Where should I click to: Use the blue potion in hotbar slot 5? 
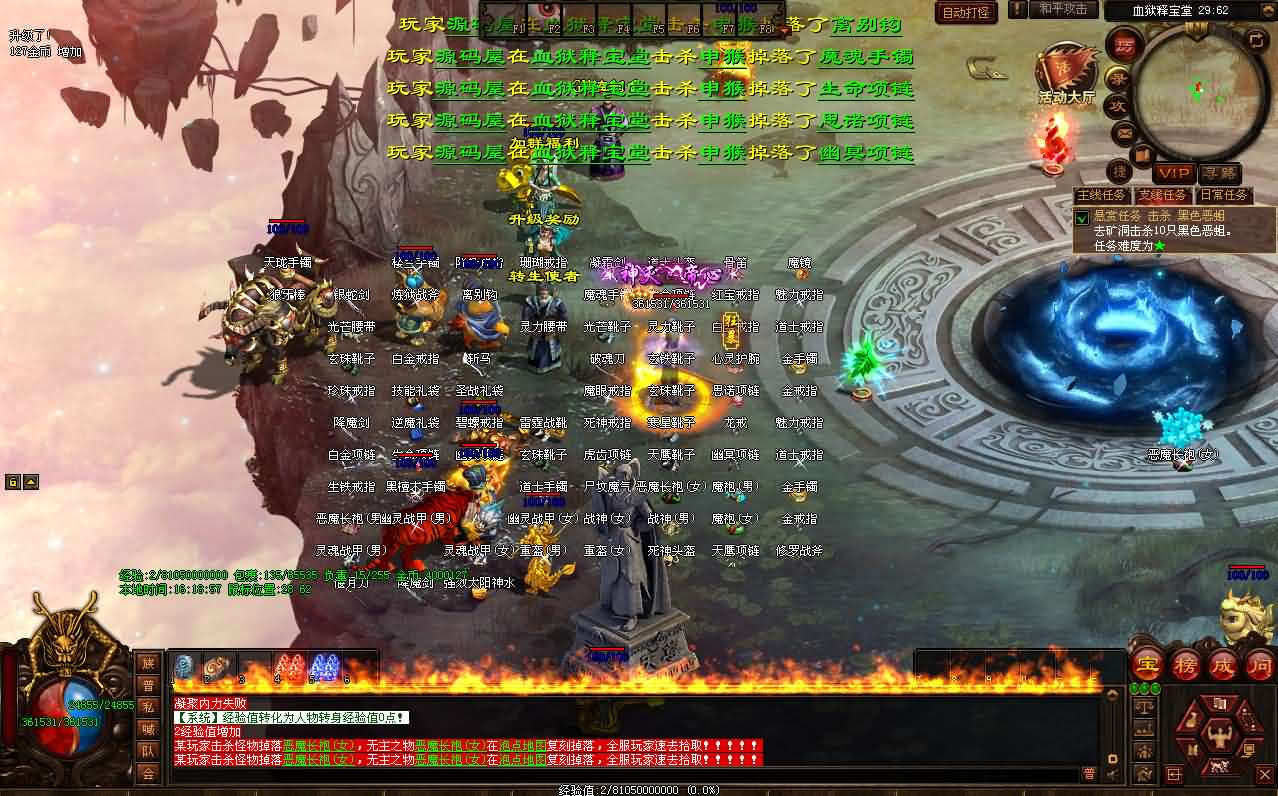pos(325,667)
